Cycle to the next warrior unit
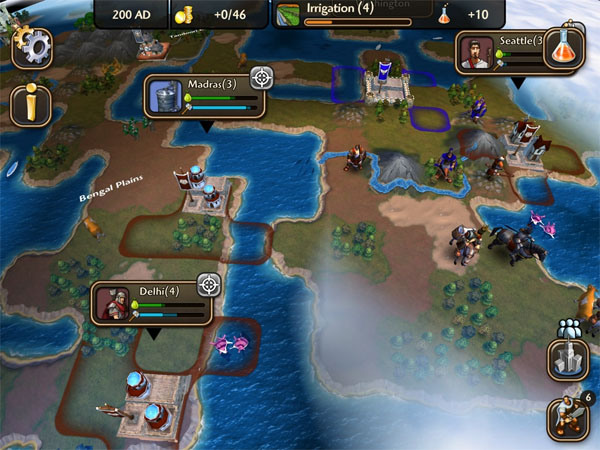 point(567,418)
